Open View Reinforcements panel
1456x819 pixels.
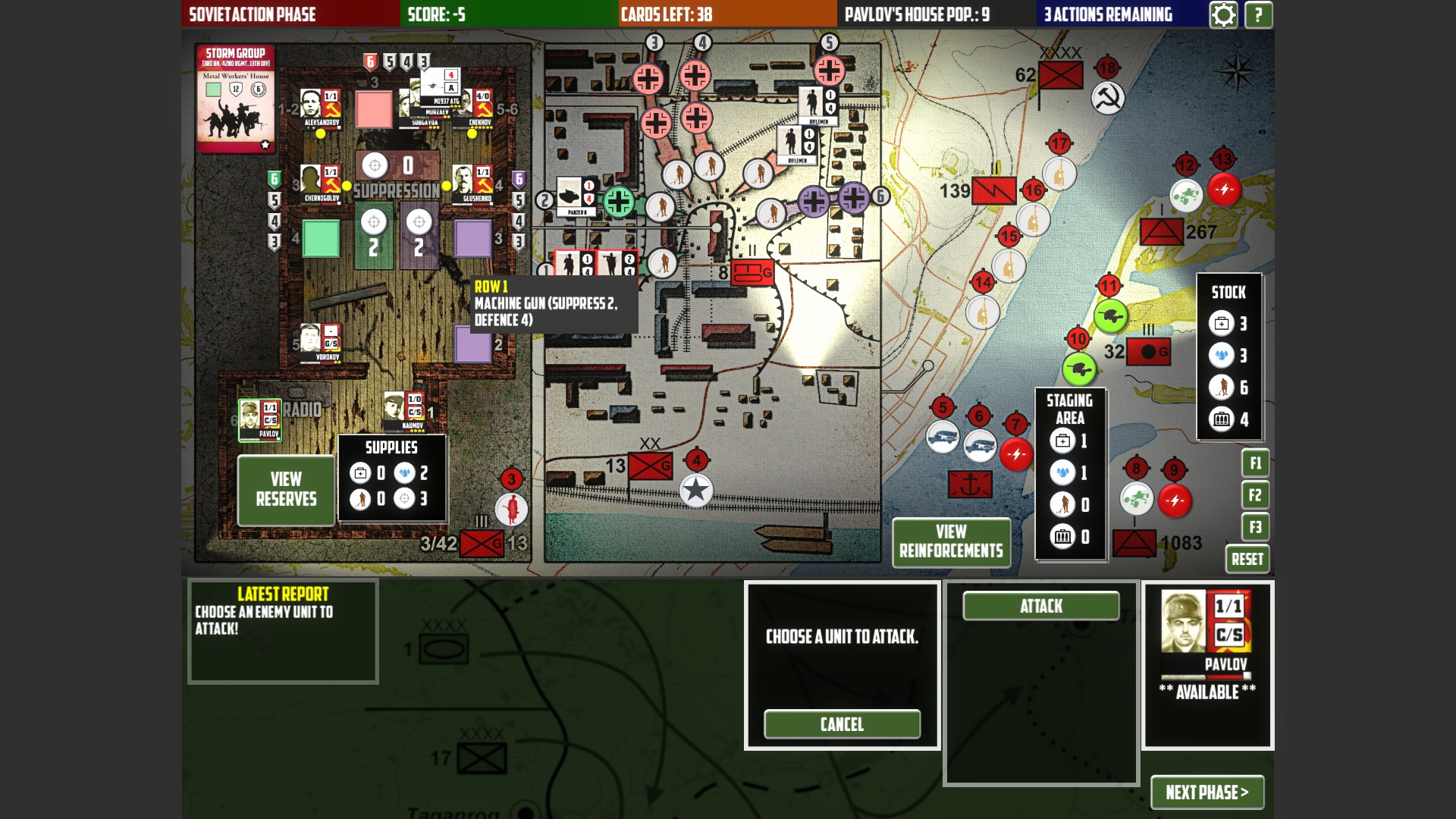[951, 541]
